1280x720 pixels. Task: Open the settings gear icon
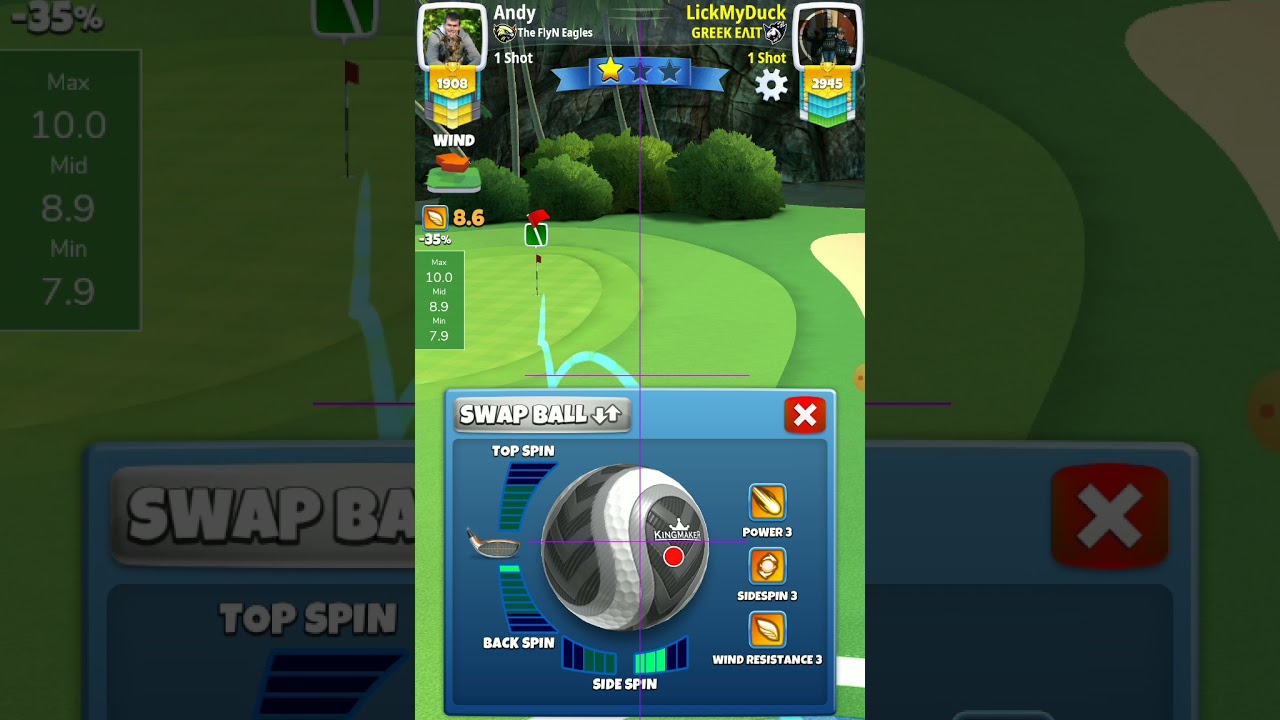point(771,85)
